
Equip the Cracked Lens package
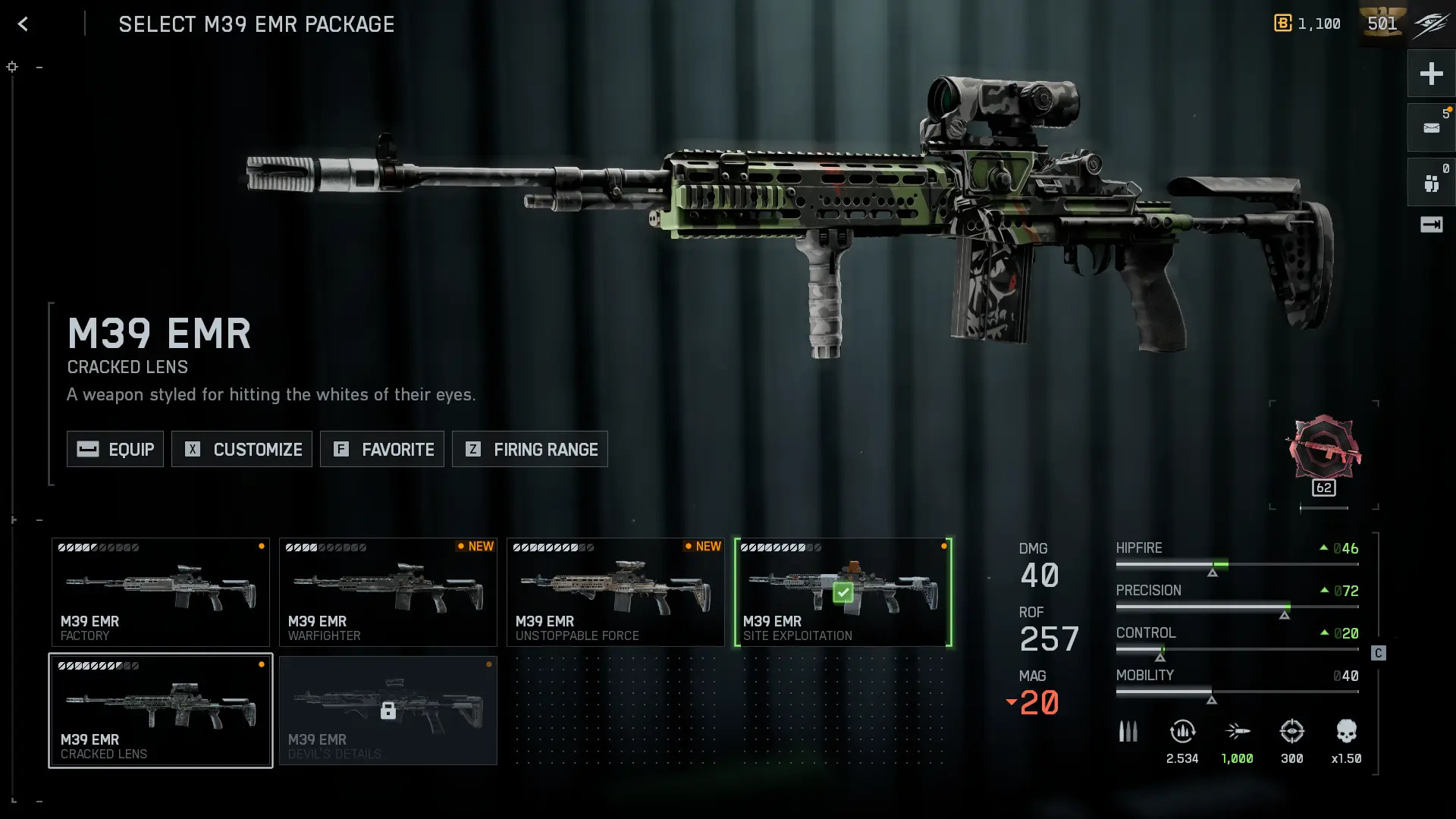tap(115, 449)
